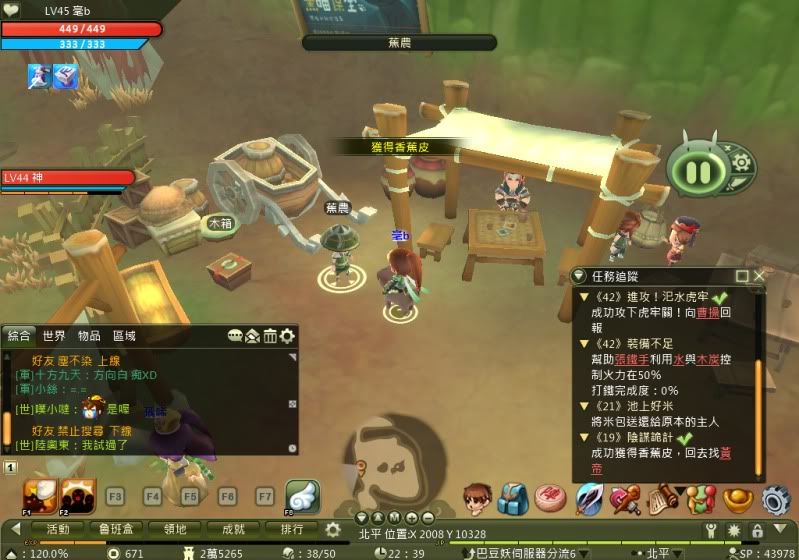Open the 領地 territory menu

pos(176,529)
